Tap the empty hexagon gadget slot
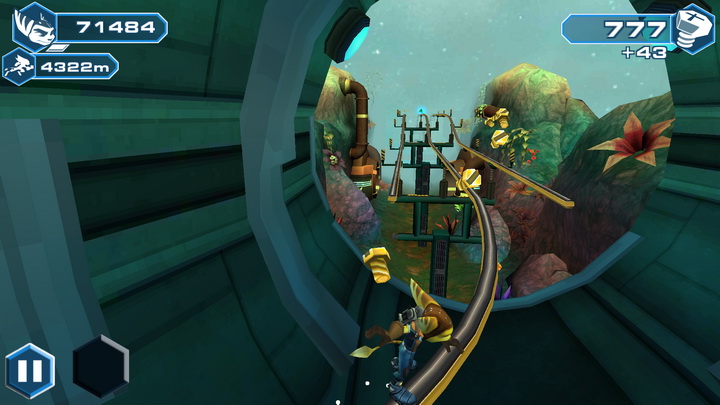Viewport: 720px width, 405px height. [x=100, y=367]
